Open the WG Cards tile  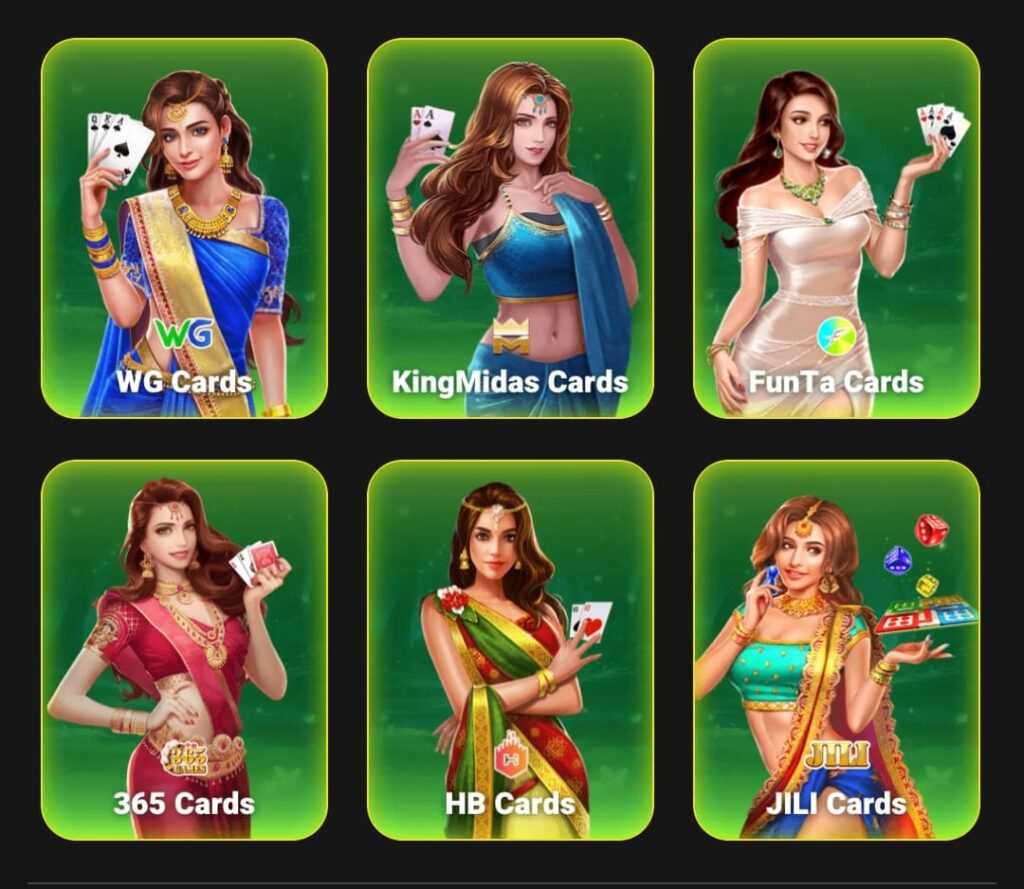(184, 228)
